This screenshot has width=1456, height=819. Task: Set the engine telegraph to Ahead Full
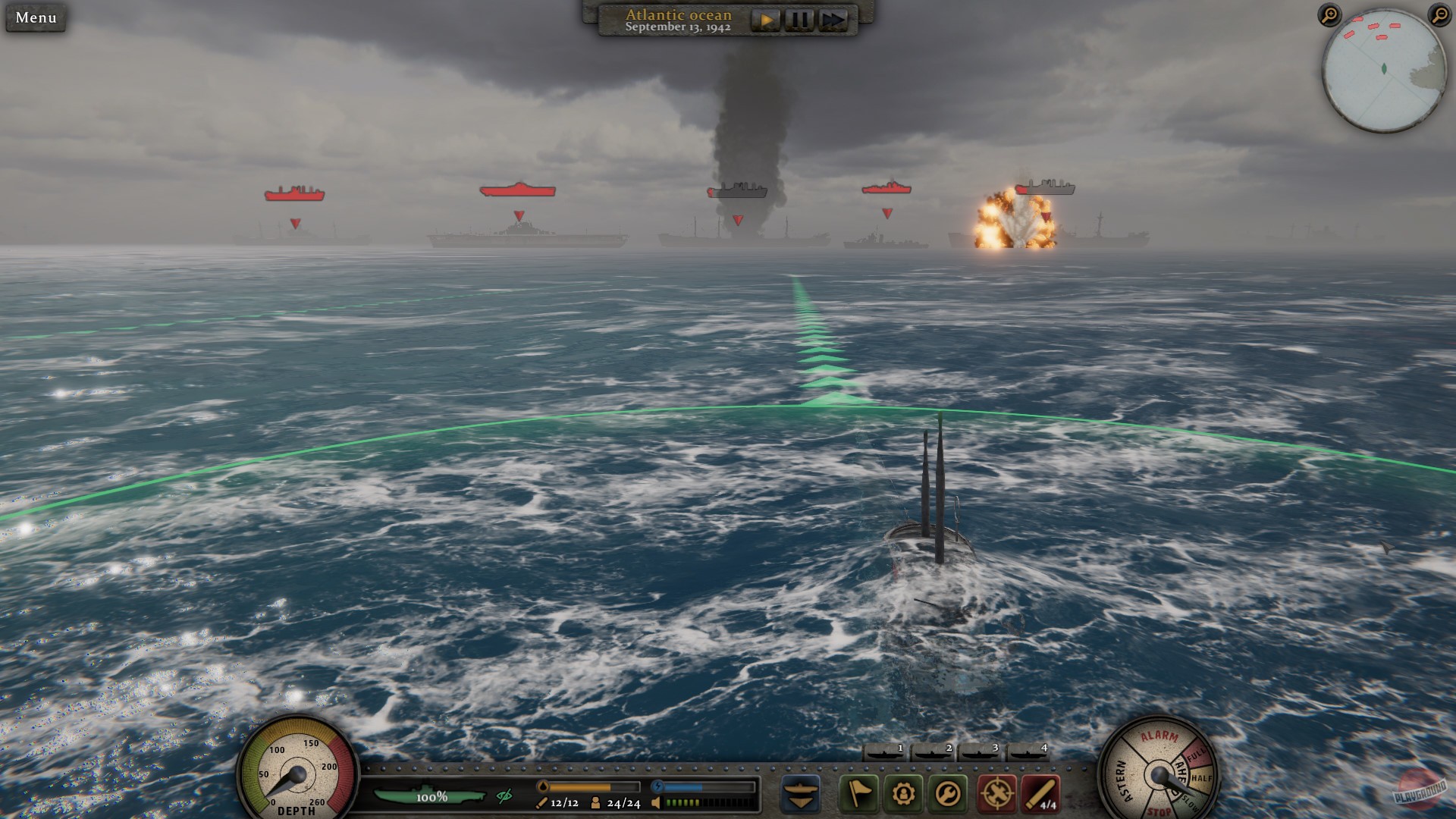(x=1196, y=756)
